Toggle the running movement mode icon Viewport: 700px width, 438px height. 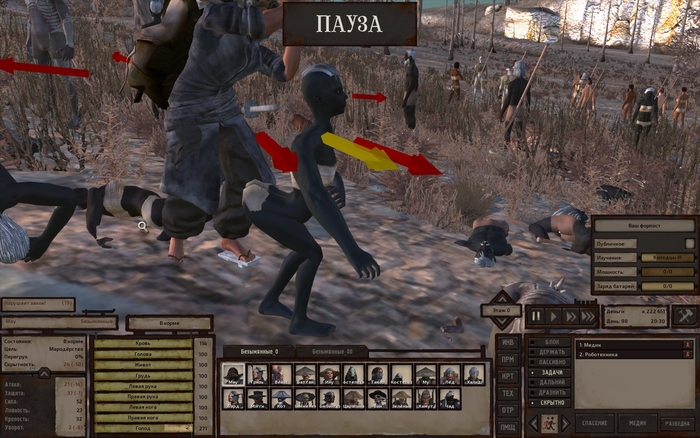pyautogui.click(x=550, y=424)
